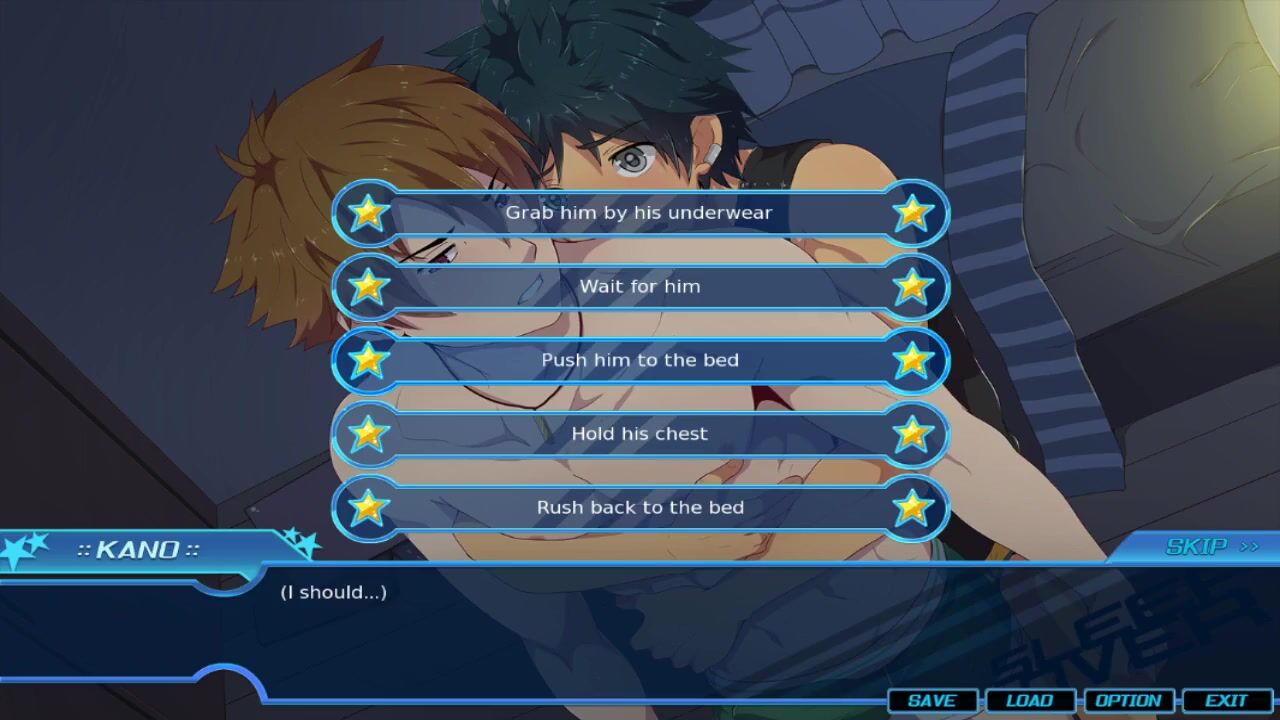Click the SKIP dialogue button
Viewport: 1280px width, 720px height.
tap(1210, 547)
